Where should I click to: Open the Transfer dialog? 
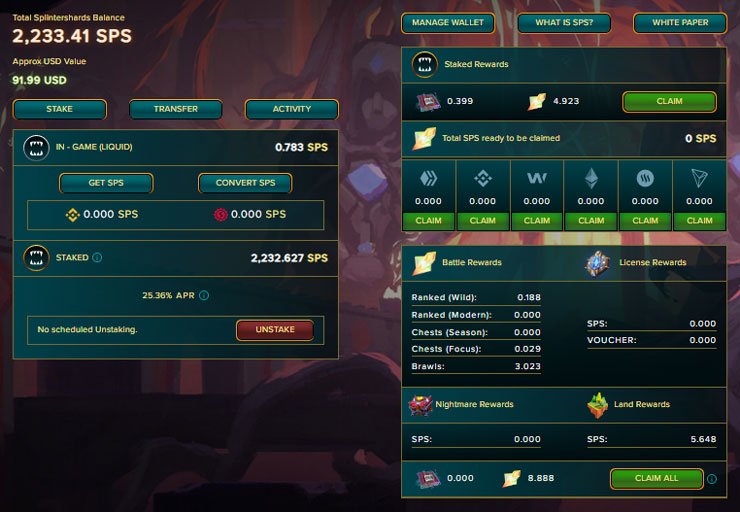[x=176, y=109]
